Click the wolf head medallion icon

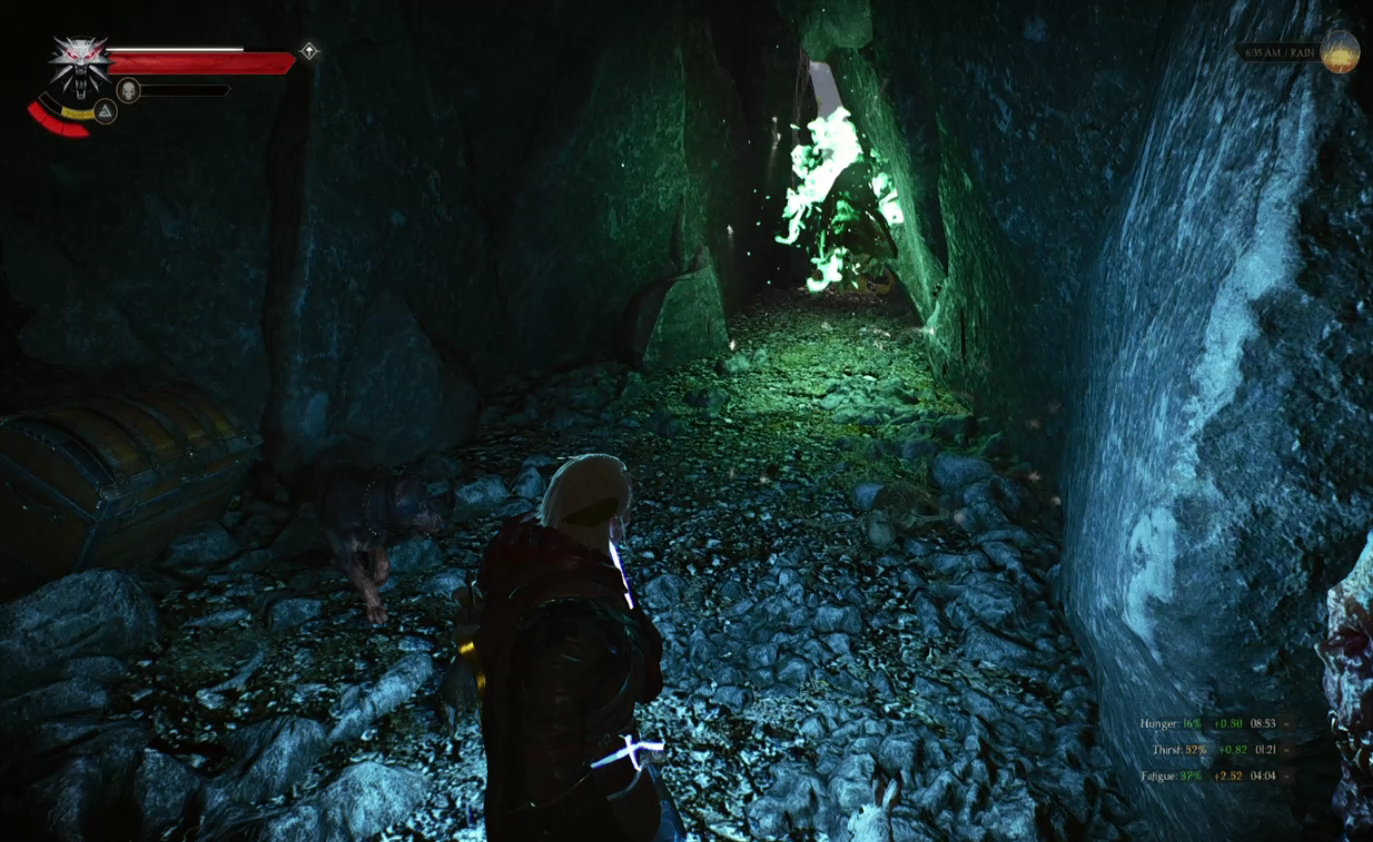(x=79, y=62)
